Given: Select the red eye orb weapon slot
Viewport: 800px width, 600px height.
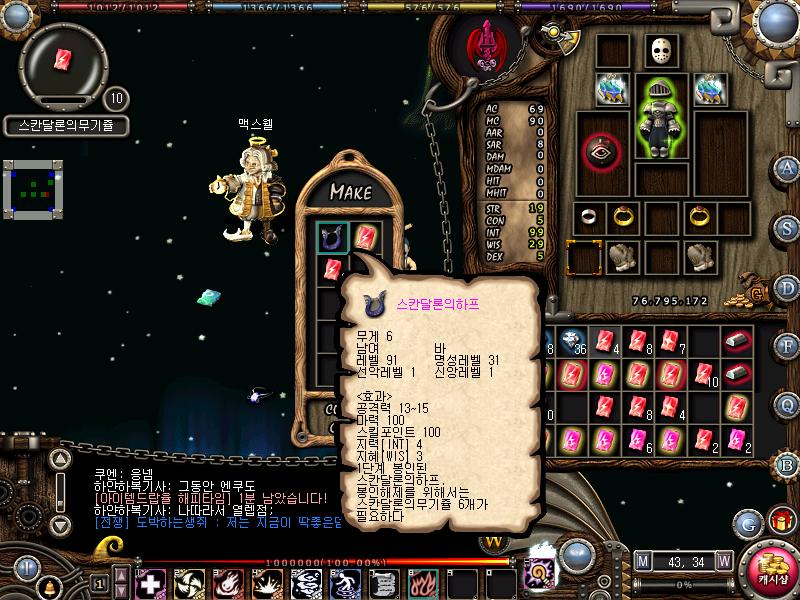Looking at the screenshot, I should 601,151.
